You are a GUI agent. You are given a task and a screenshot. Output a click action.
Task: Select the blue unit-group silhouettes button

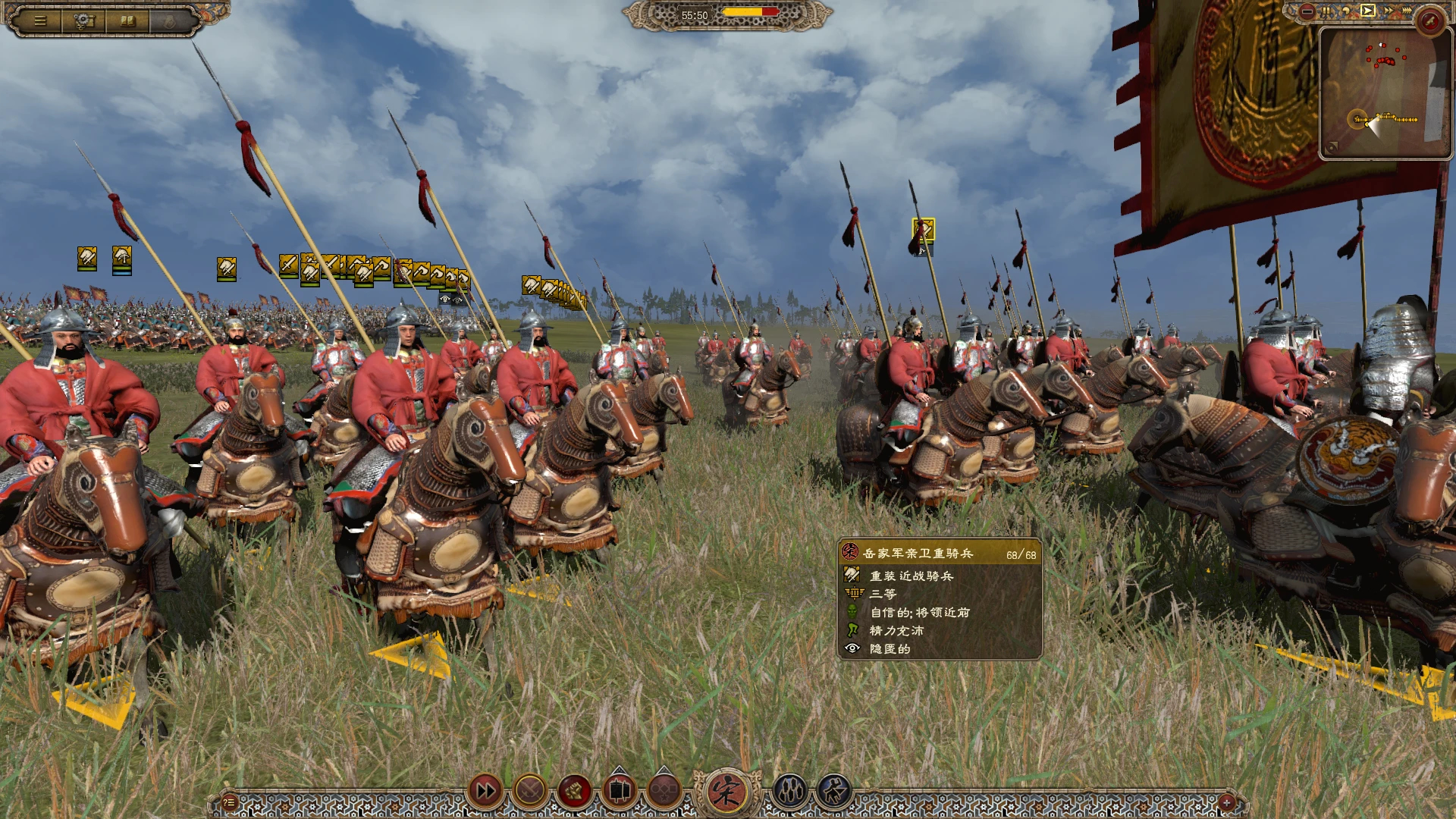click(x=789, y=792)
